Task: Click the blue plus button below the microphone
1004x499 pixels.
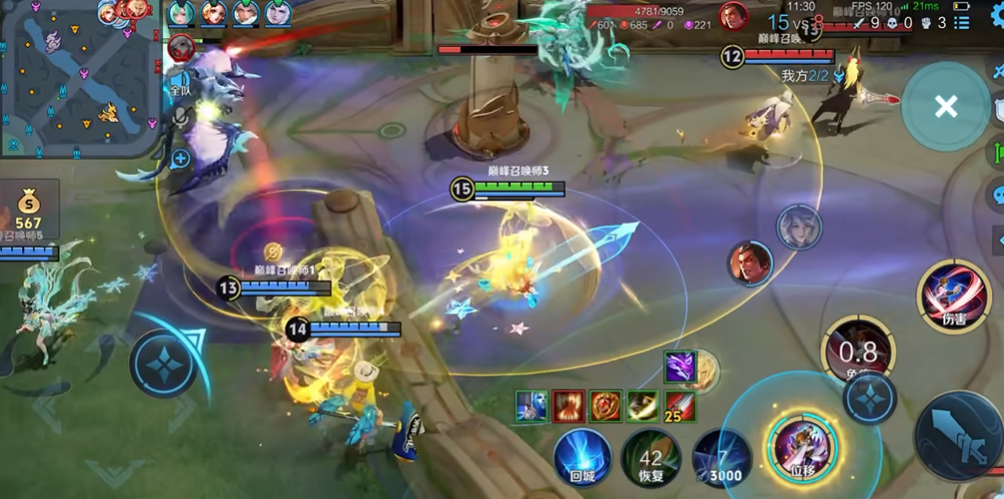Action: pyautogui.click(x=181, y=157)
